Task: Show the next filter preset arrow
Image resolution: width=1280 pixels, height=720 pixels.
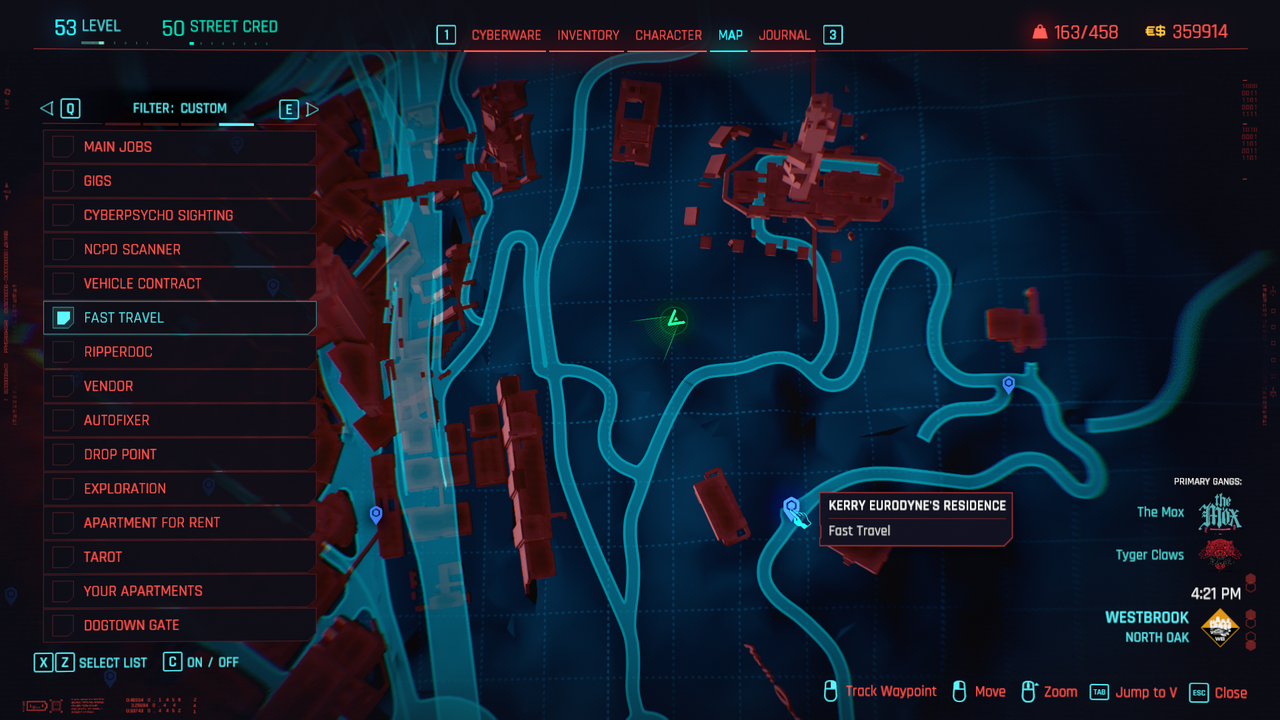Action: point(312,109)
